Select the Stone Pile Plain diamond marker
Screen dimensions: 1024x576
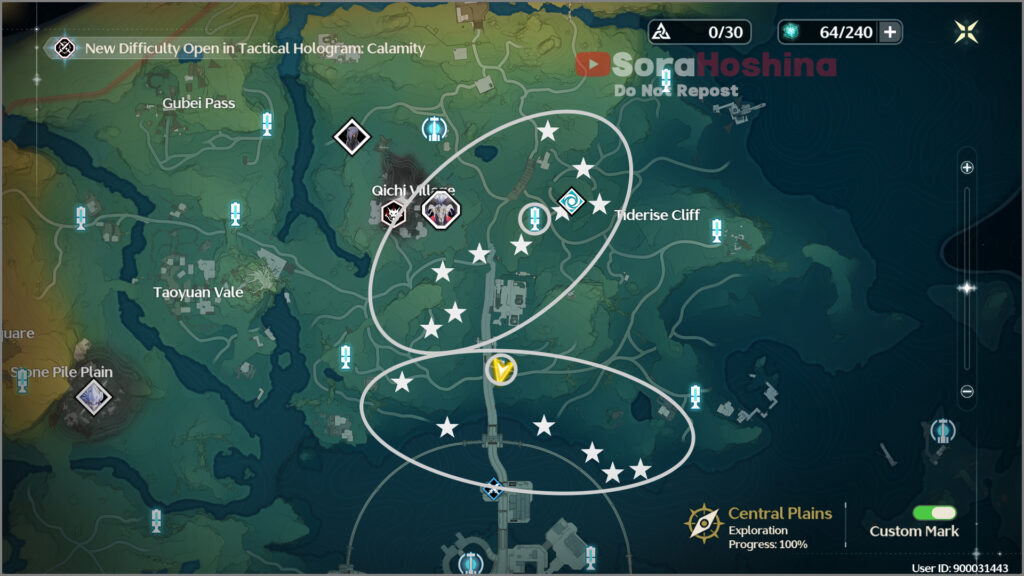point(93,398)
